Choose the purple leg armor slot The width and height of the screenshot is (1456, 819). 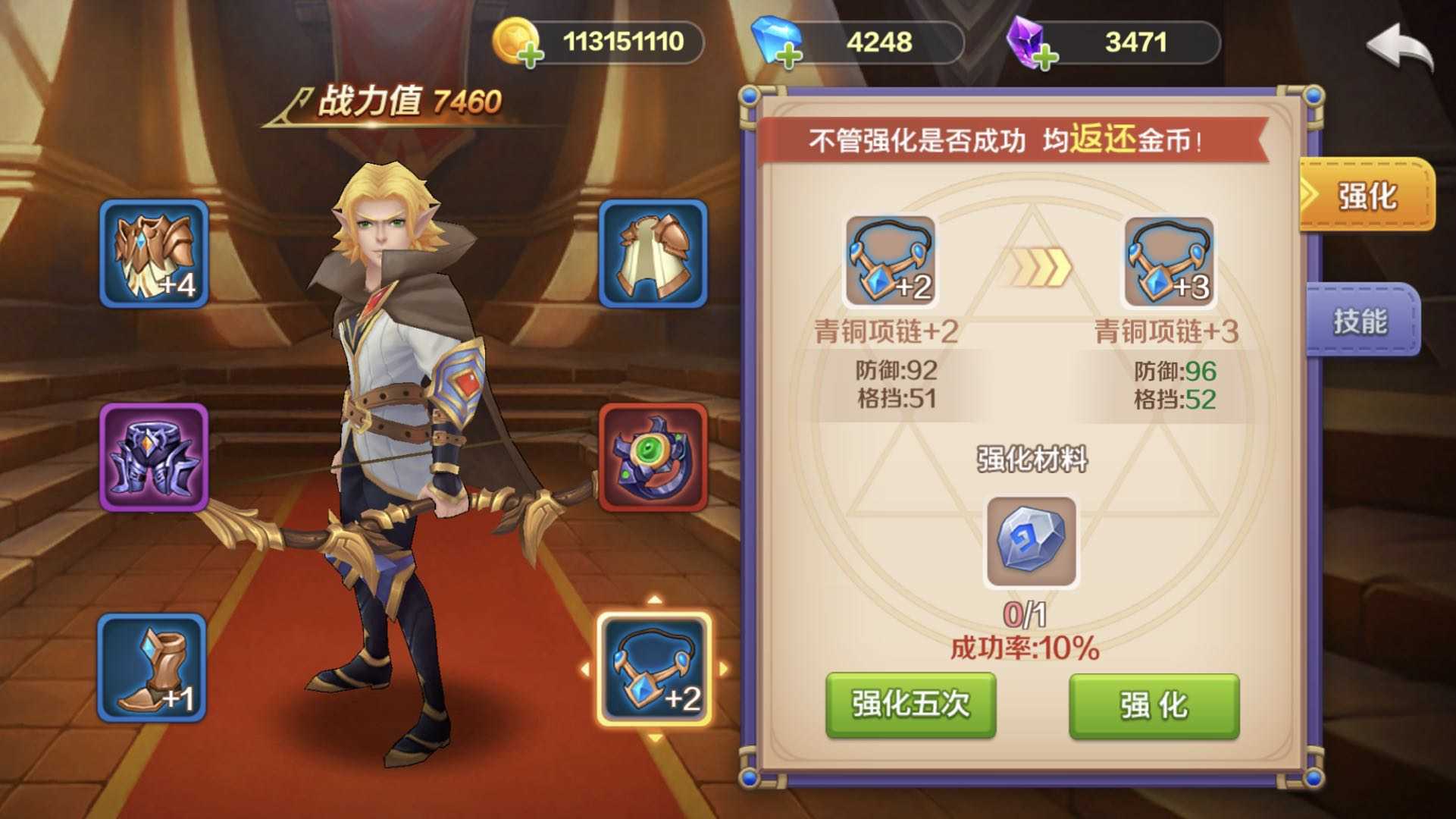click(154, 457)
